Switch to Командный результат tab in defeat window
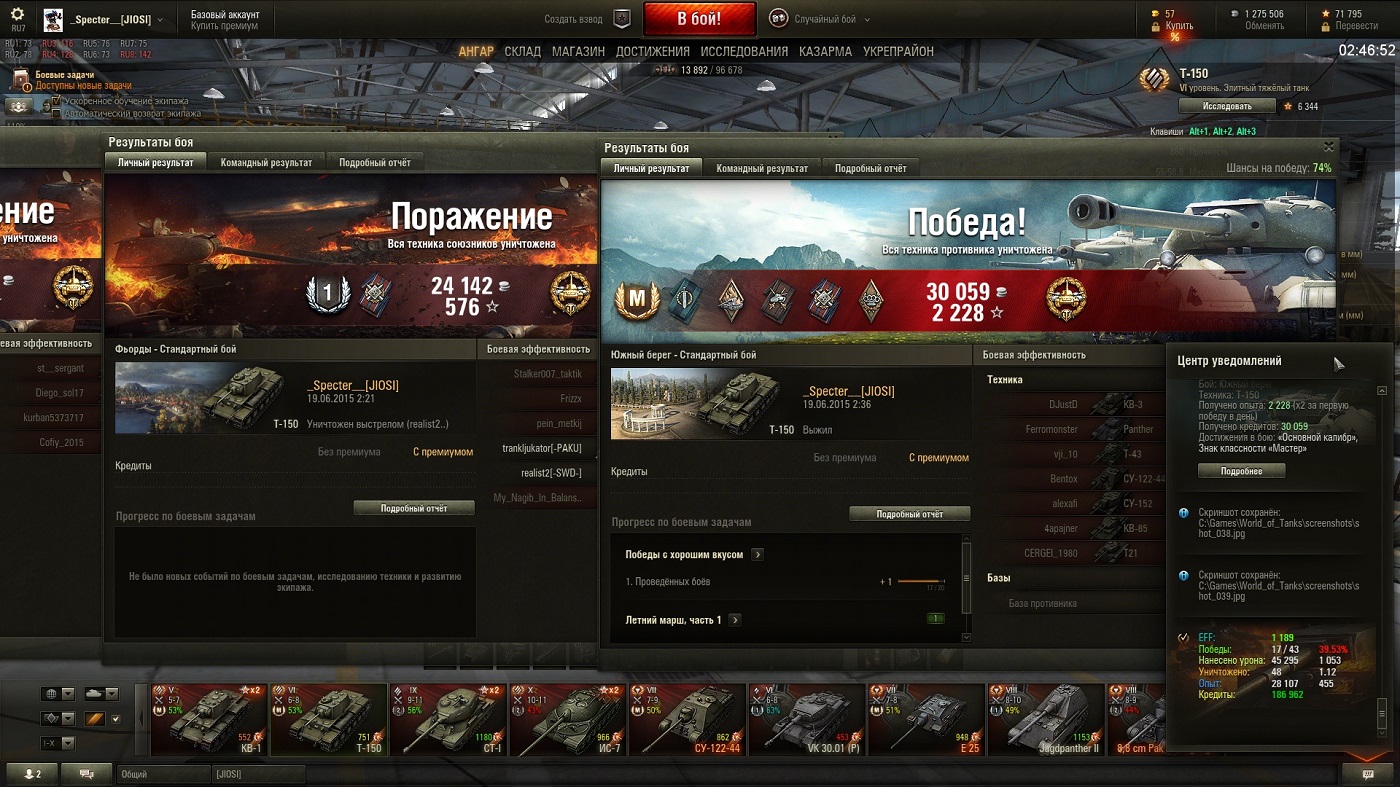Image resolution: width=1400 pixels, height=787 pixels. pyautogui.click(x=266, y=162)
